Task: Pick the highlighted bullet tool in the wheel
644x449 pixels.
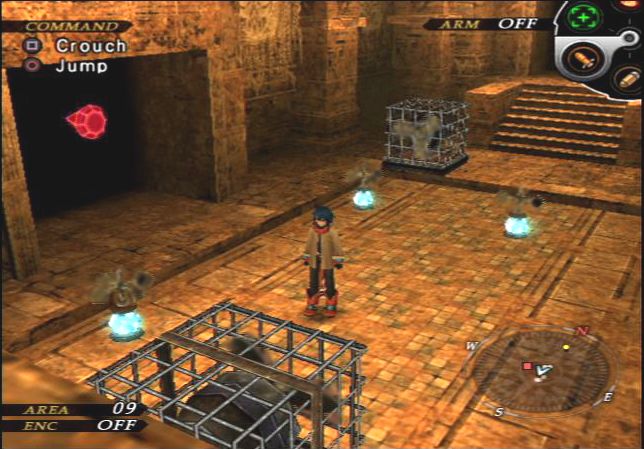Action: click(x=581, y=58)
